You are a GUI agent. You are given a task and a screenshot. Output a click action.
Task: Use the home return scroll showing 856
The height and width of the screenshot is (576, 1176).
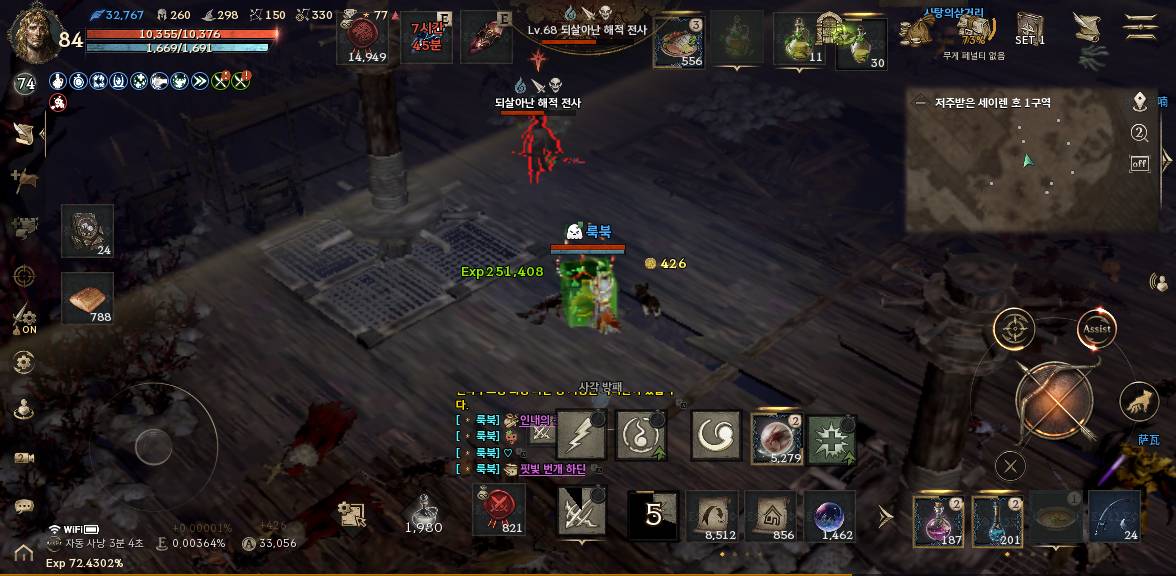[771, 516]
